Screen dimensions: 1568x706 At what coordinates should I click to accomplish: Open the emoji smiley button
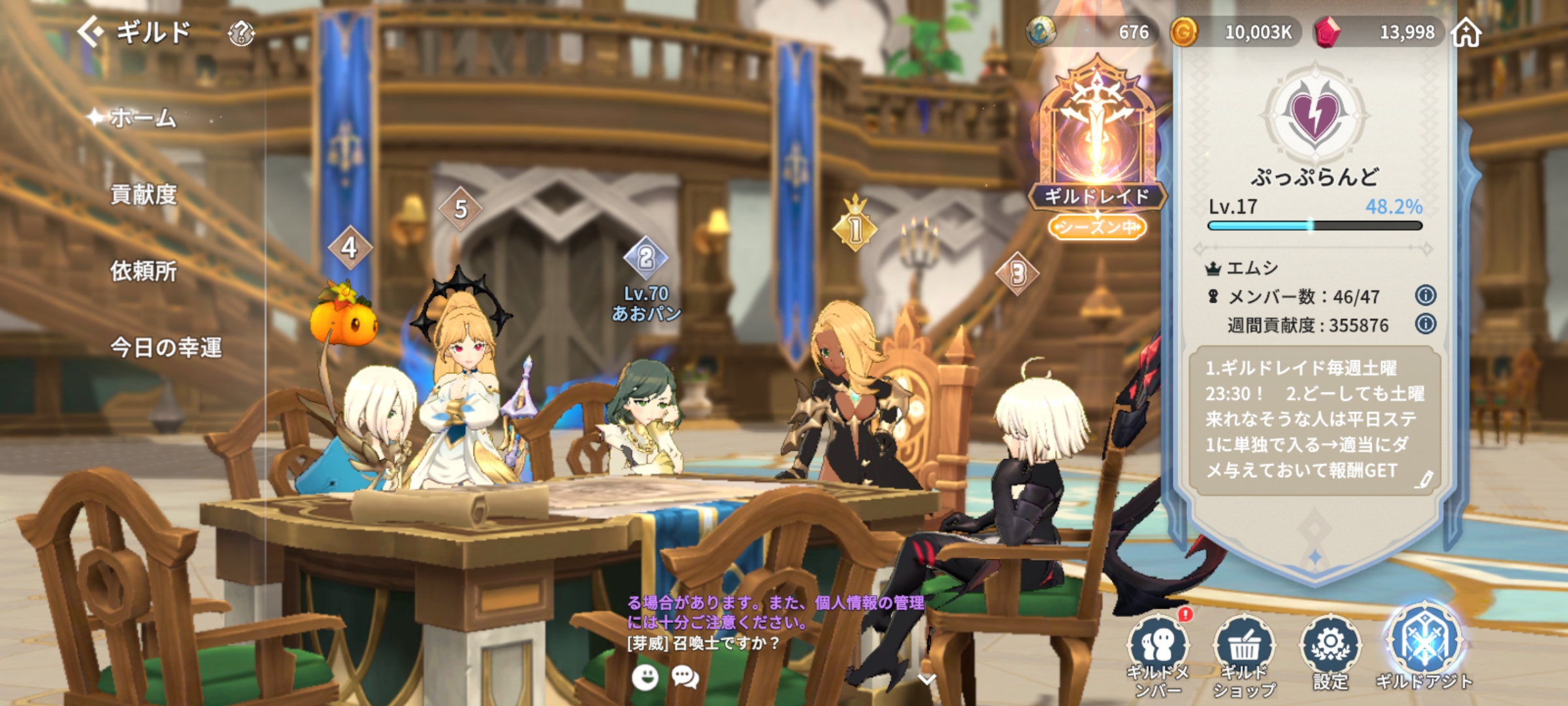[645, 677]
